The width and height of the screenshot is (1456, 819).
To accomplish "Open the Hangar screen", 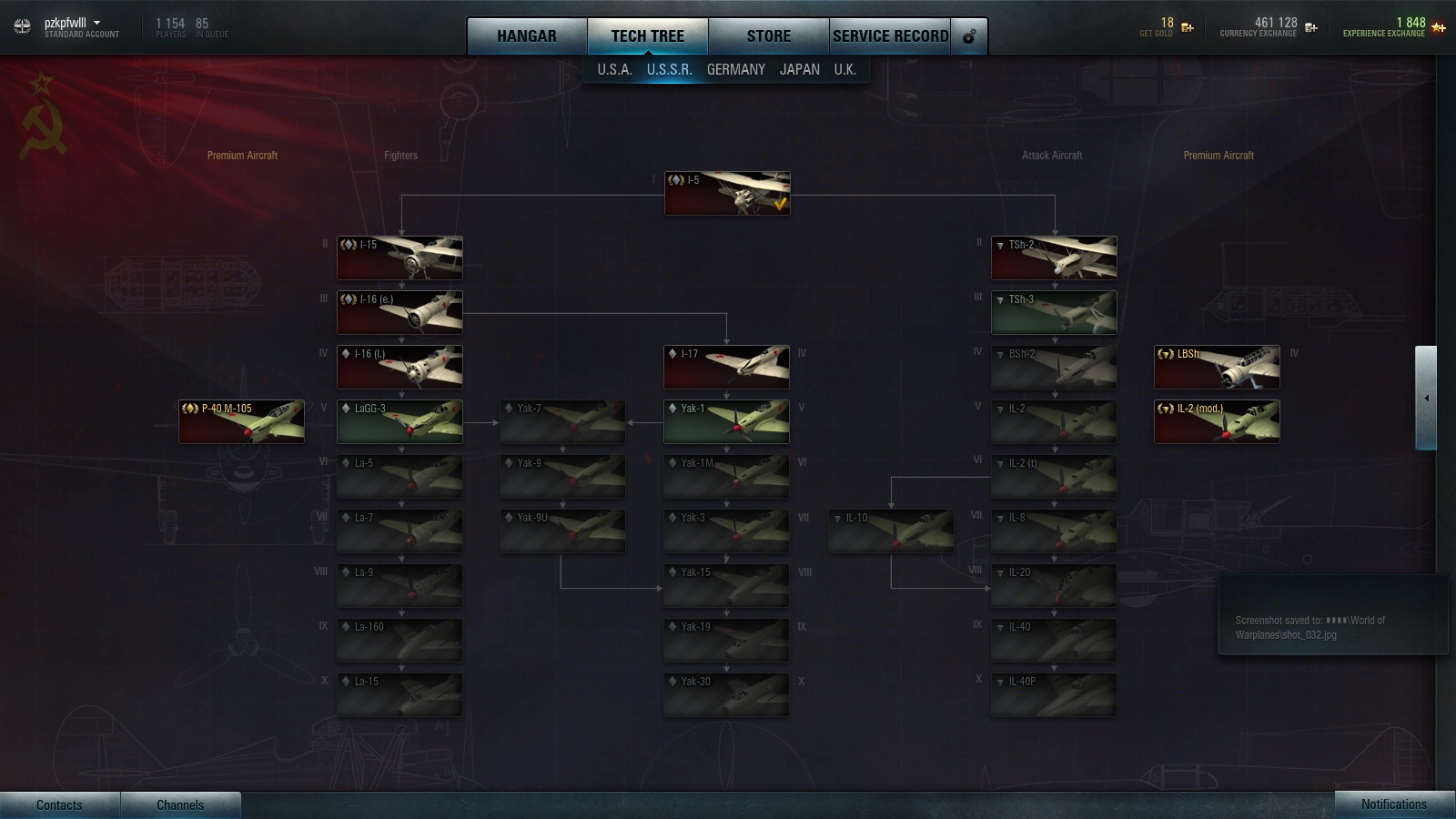I will (526, 36).
